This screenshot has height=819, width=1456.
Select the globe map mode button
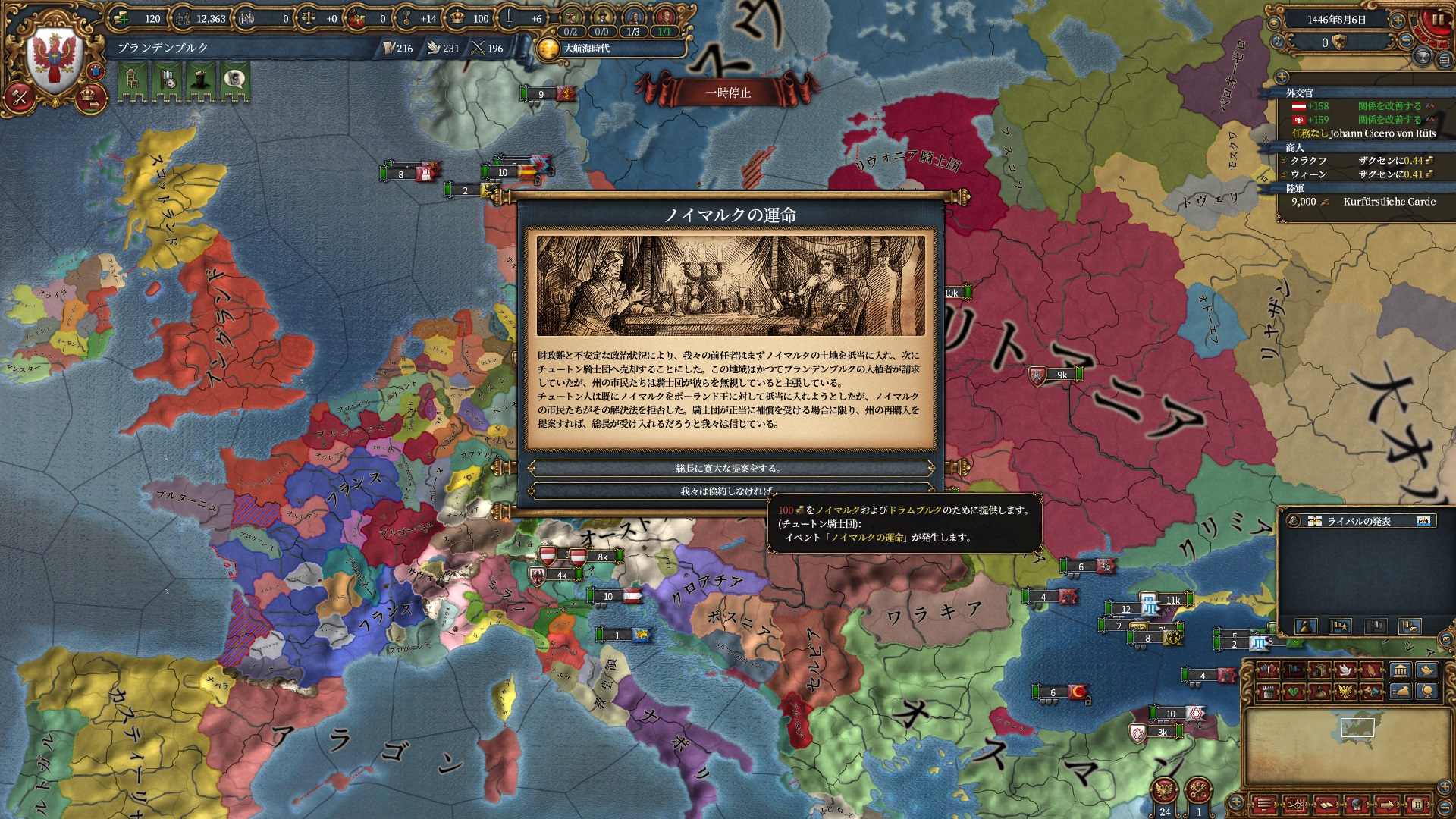pos(1428,691)
